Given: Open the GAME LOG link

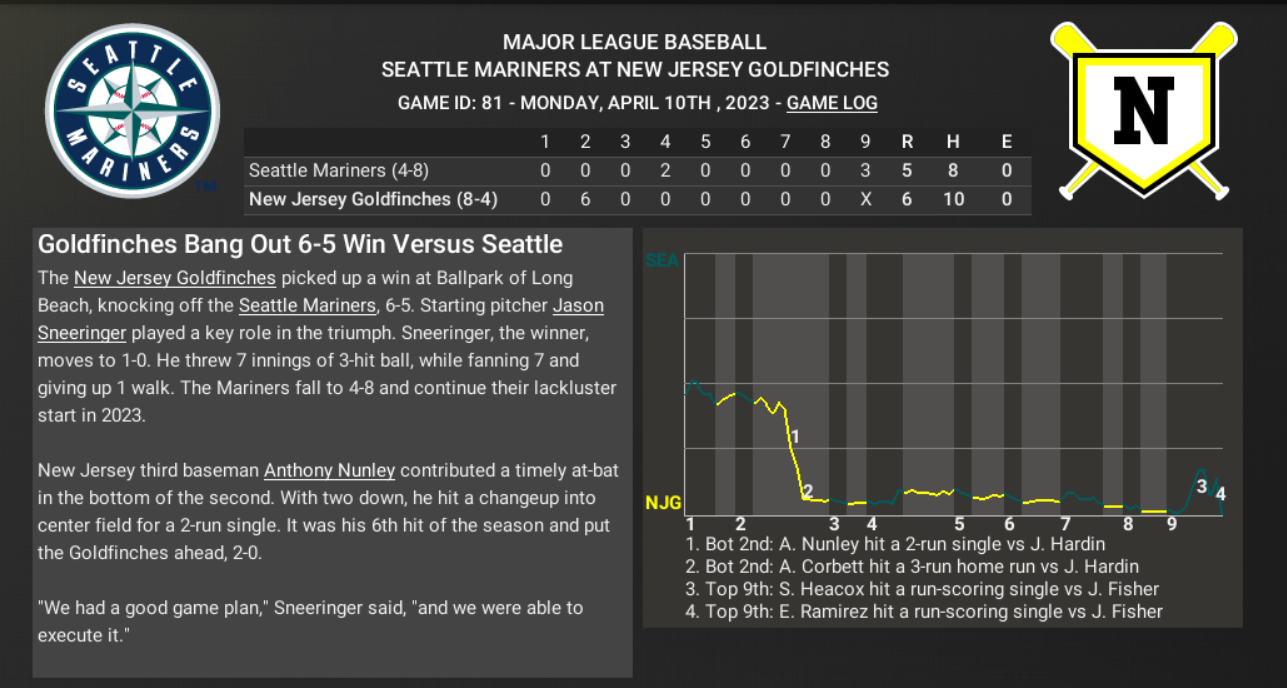Looking at the screenshot, I should tap(832, 103).
